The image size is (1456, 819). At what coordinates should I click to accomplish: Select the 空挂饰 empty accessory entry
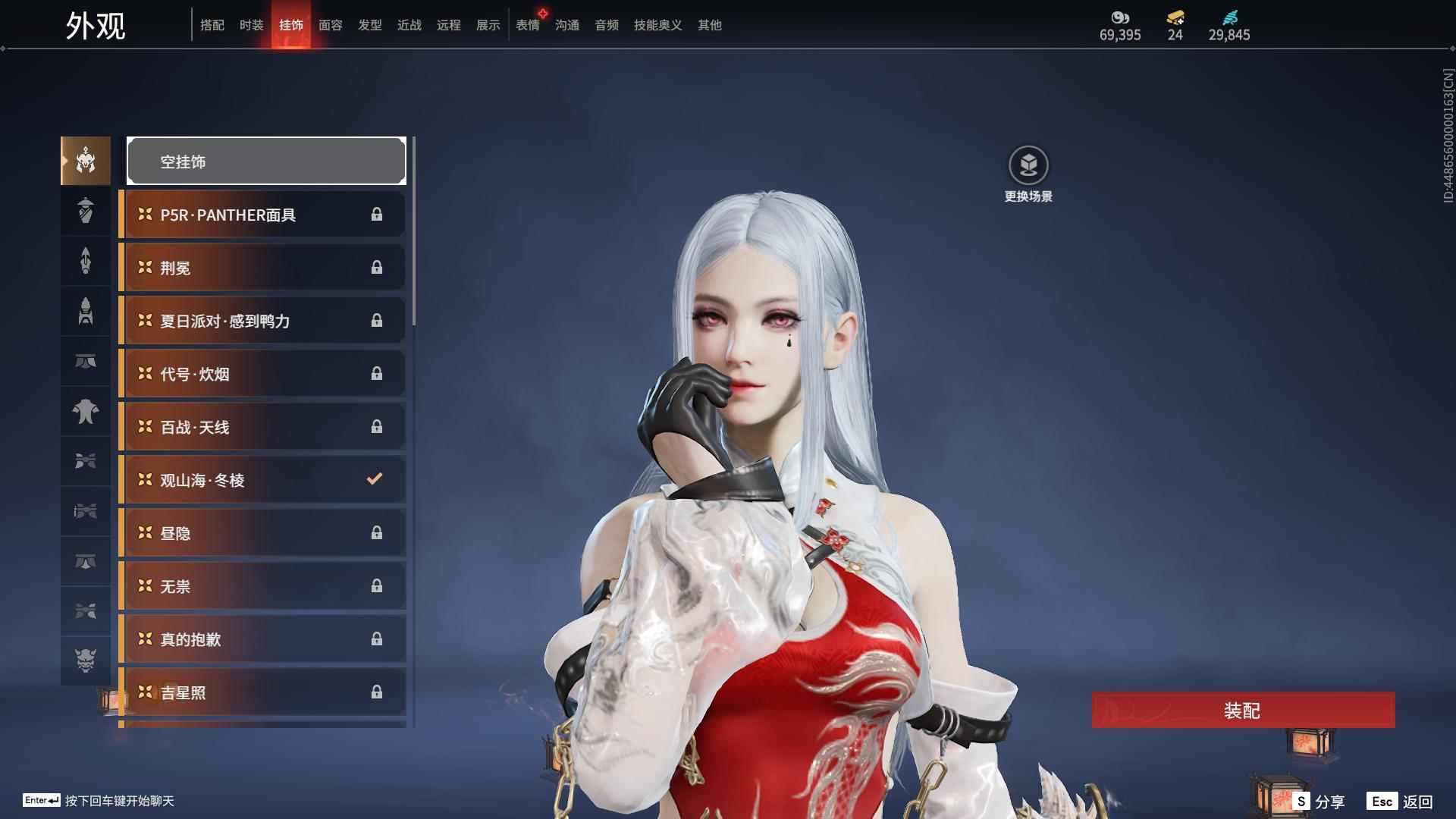[x=266, y=161]
